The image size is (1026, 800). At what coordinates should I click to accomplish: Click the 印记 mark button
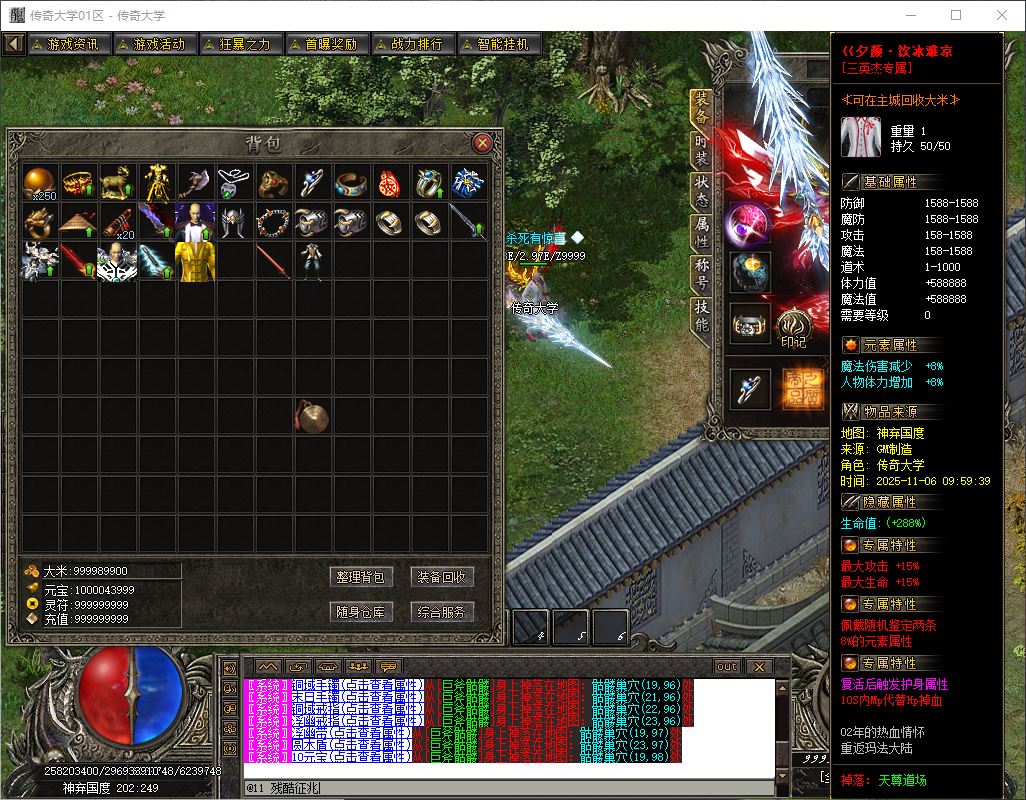794,328
